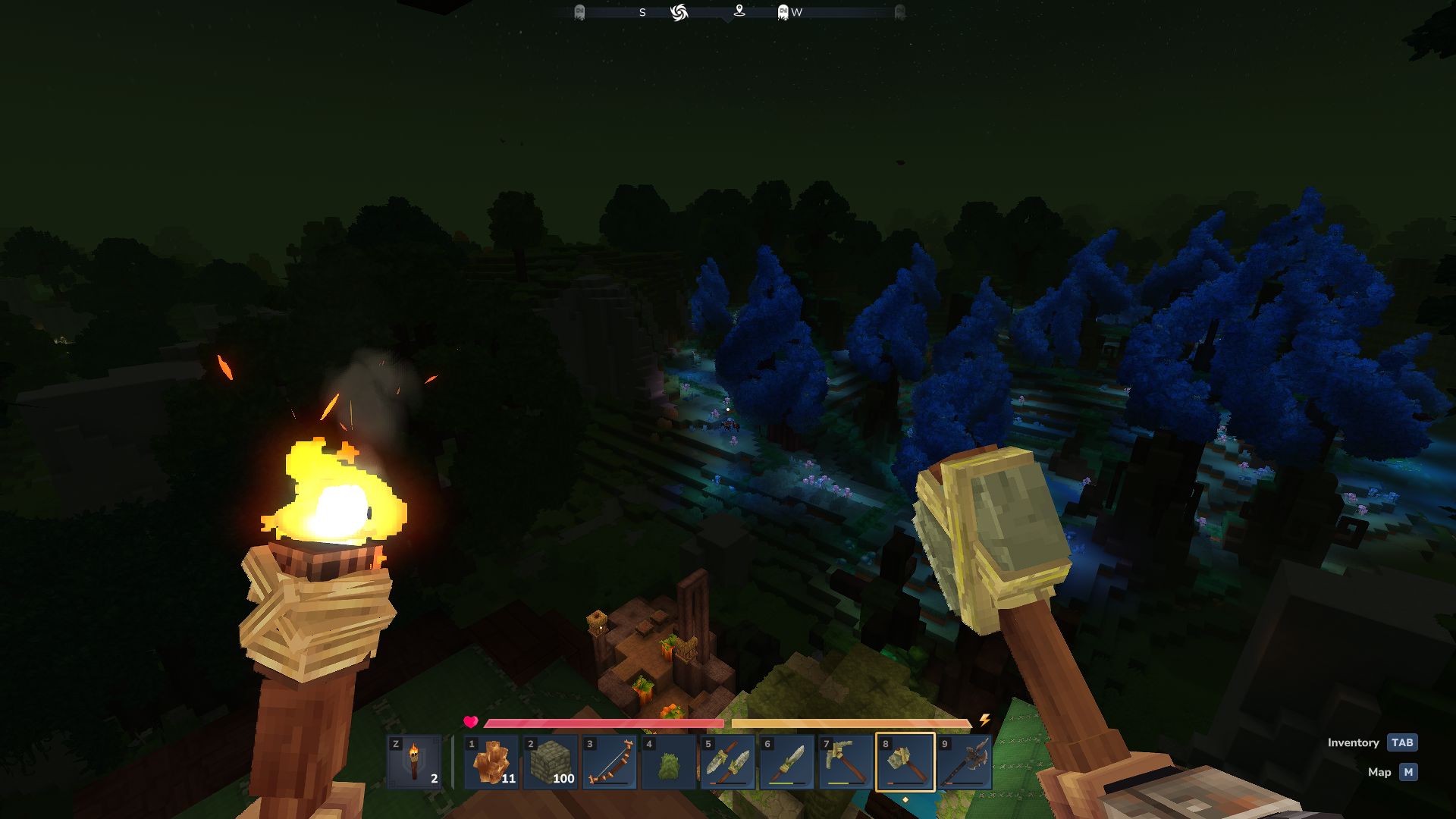
Task: Switch to the pickaxe hotbar slot
Action: pyautogui.click(x=846, y=761)
